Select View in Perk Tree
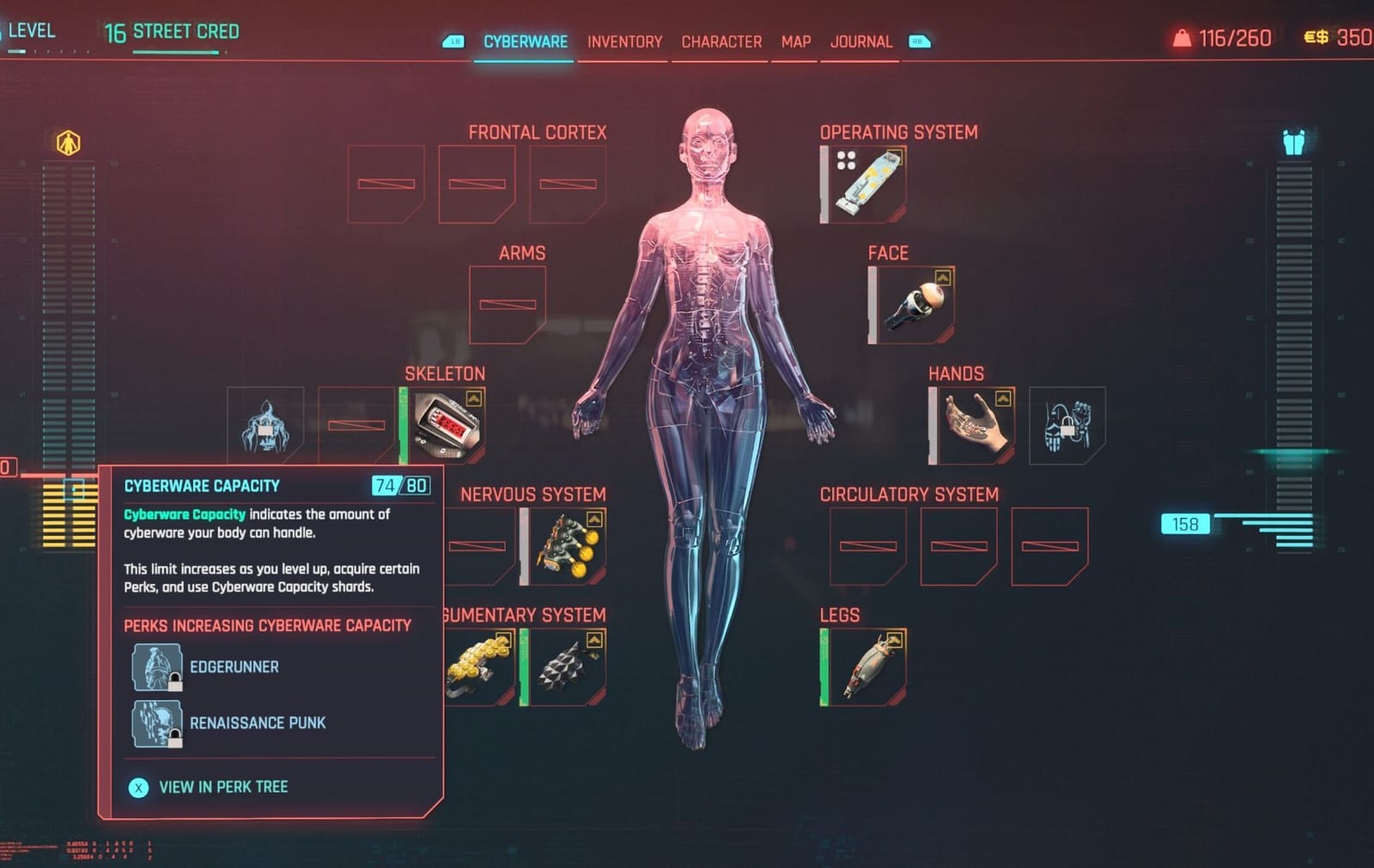Screen dimensions: 1374x868 pos(223,786)
